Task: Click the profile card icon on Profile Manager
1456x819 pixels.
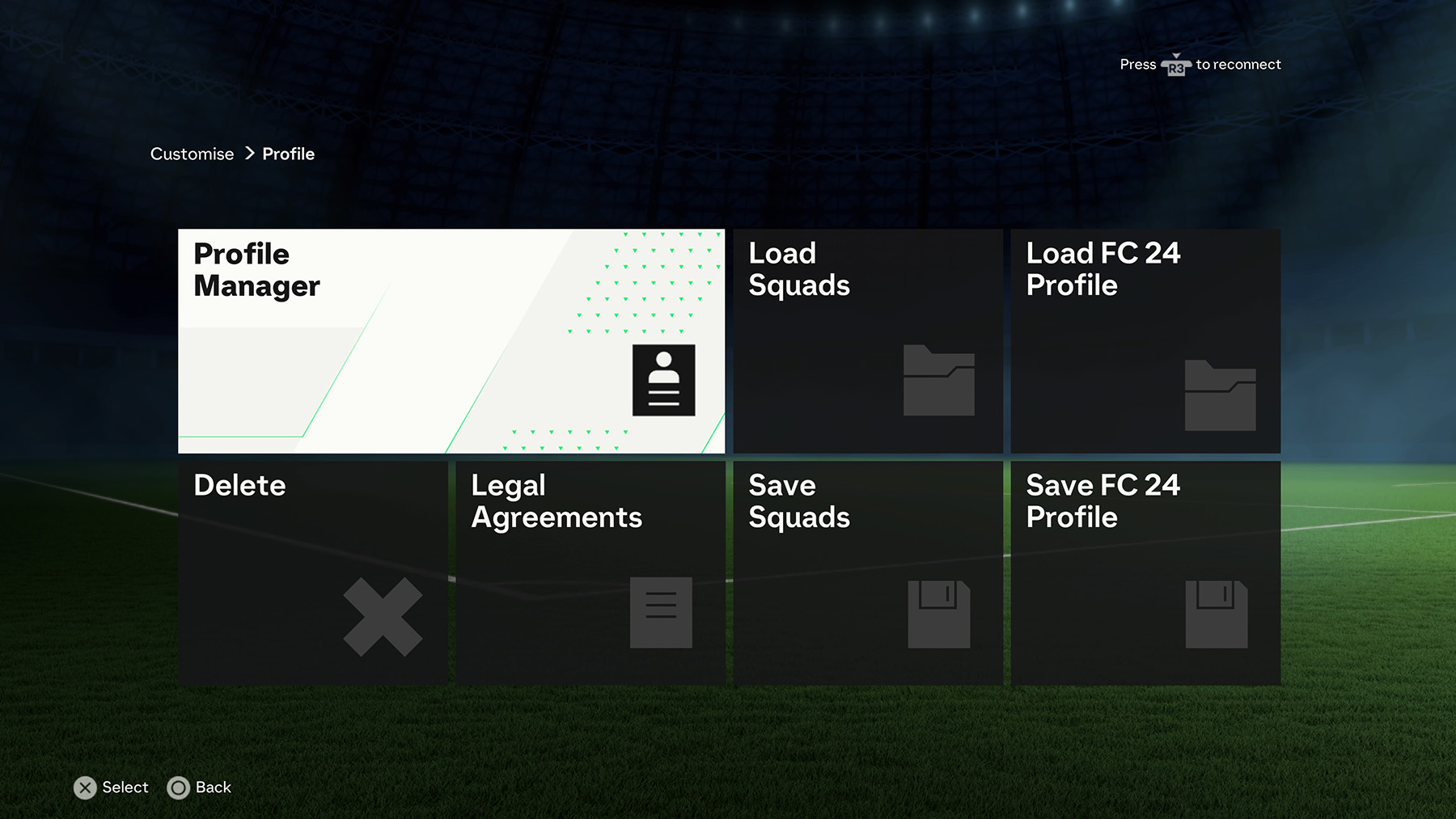Action: [x=664, y=381]
